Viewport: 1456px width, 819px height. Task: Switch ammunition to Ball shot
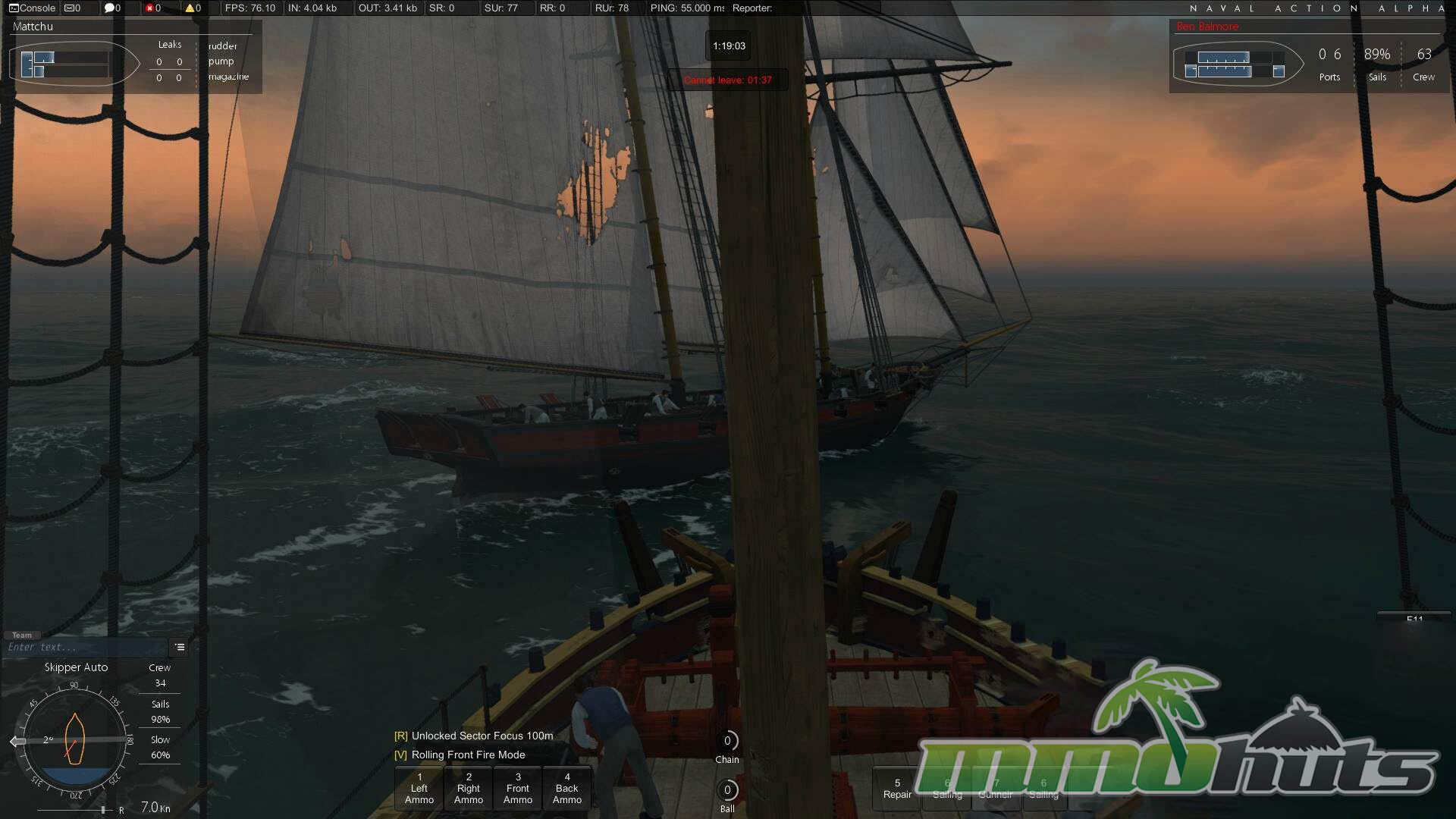pos(727,791)
